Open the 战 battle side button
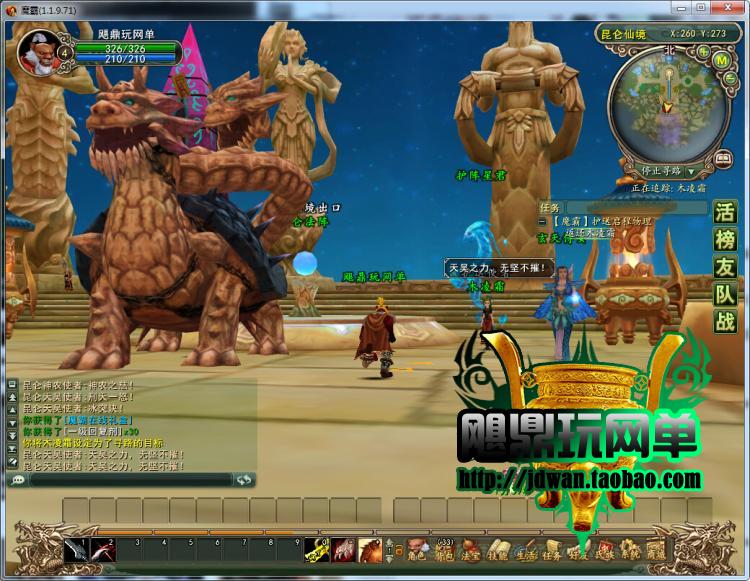 point(724,321)
